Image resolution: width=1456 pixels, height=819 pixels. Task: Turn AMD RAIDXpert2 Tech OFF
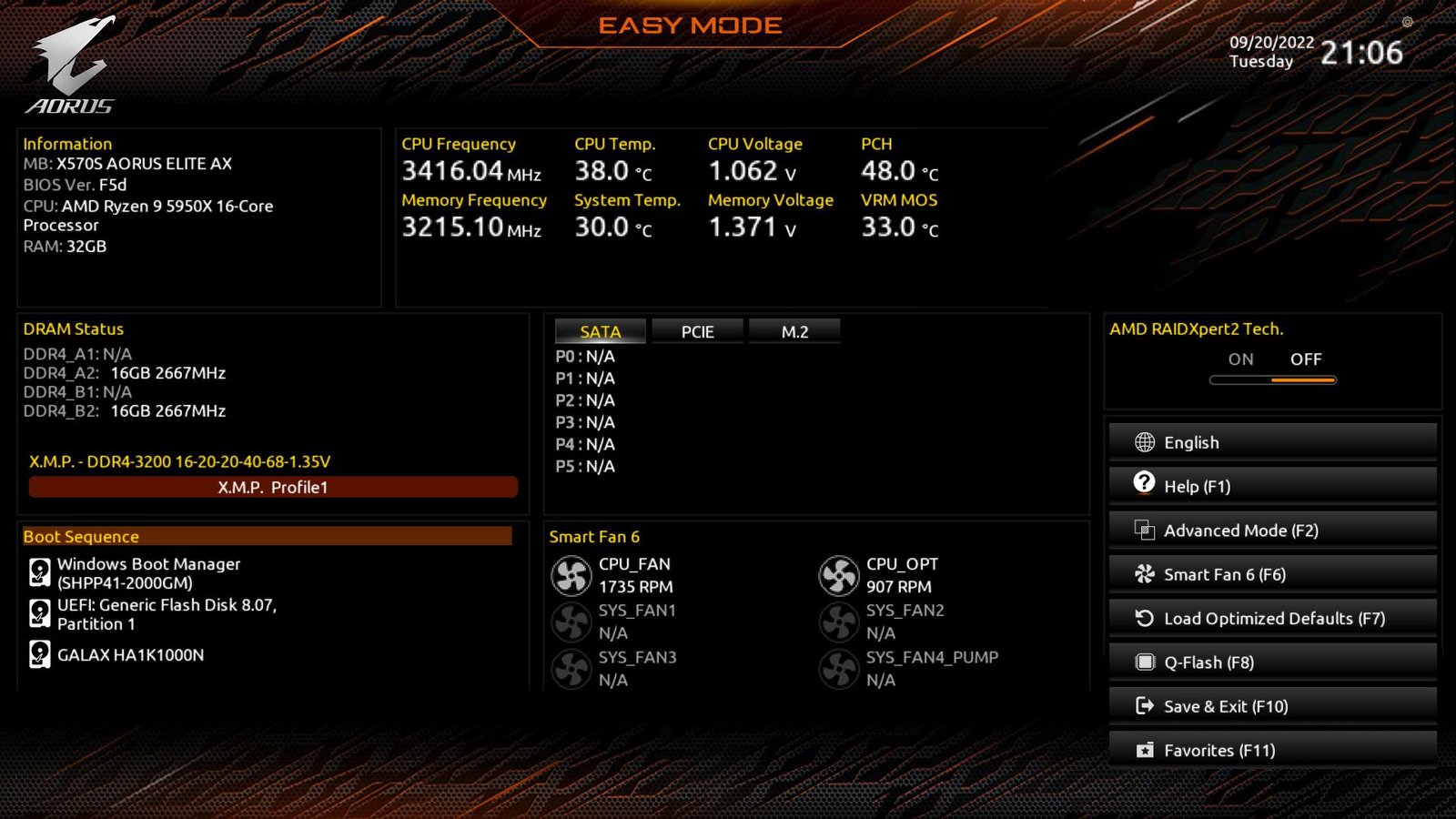coord(1307,359)
